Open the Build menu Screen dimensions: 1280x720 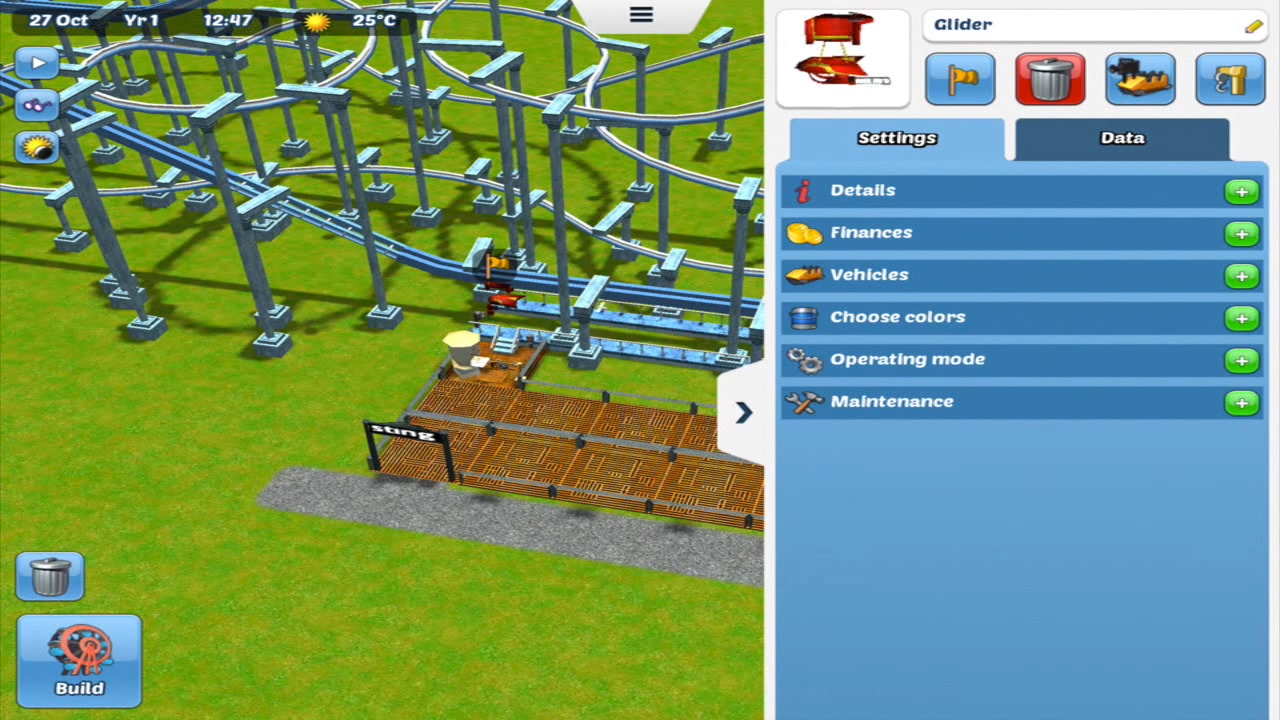[x=78, y=660]
